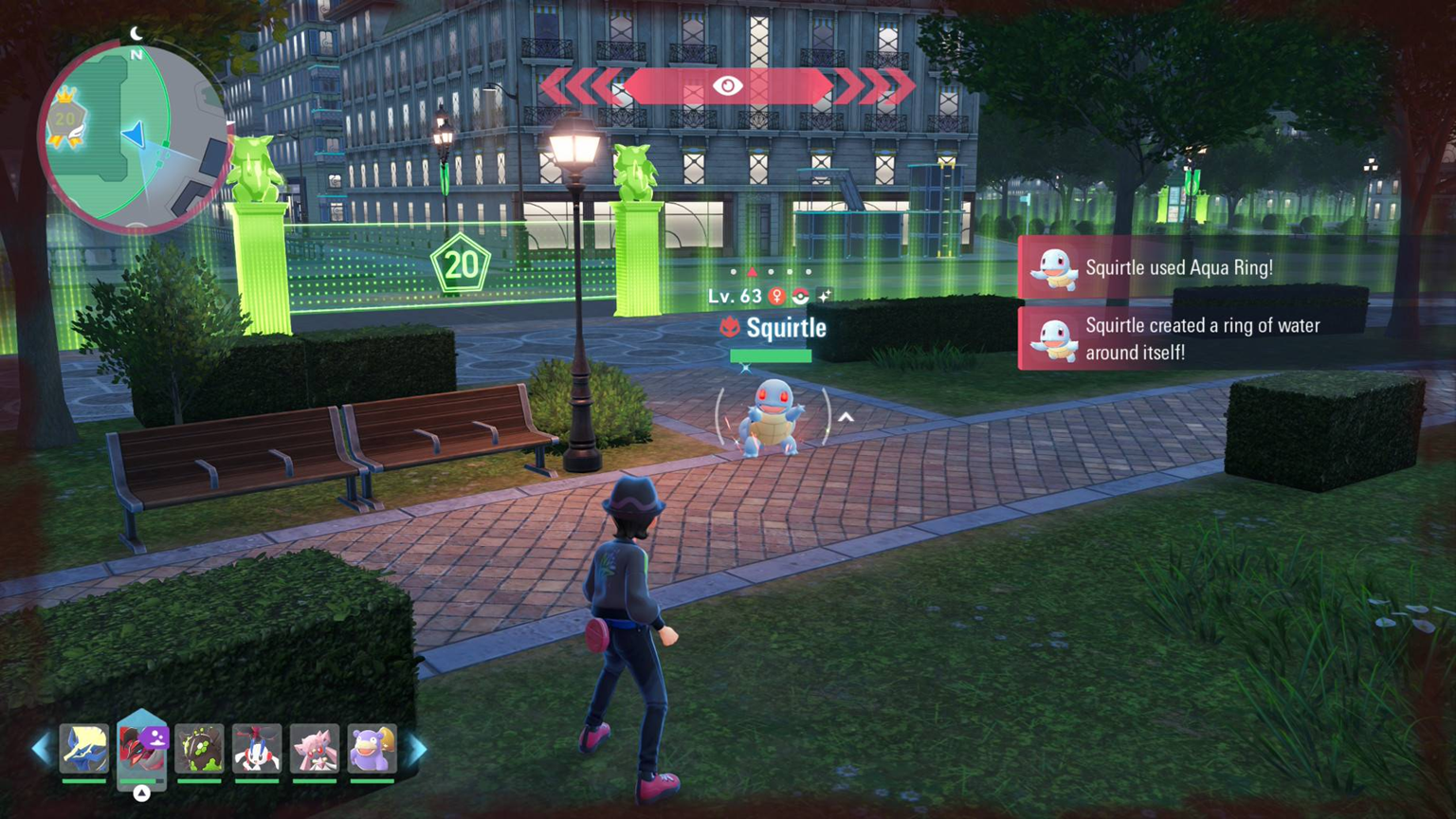Choose Slowbro in the party bar
The height and width of the screenshot is (819, 1456).
tap(372, 749)
